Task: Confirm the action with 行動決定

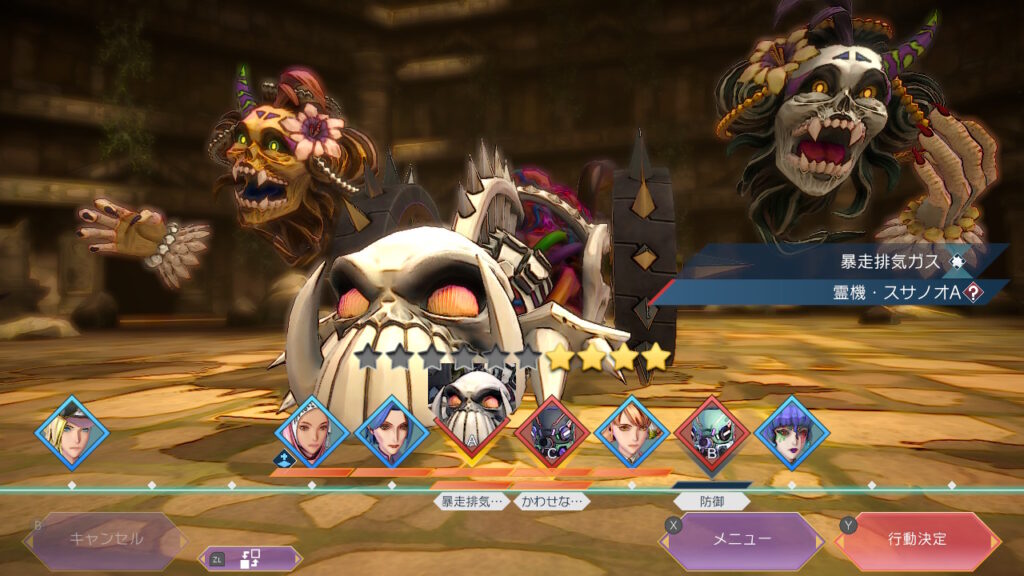Action: (x=917, y=540)
